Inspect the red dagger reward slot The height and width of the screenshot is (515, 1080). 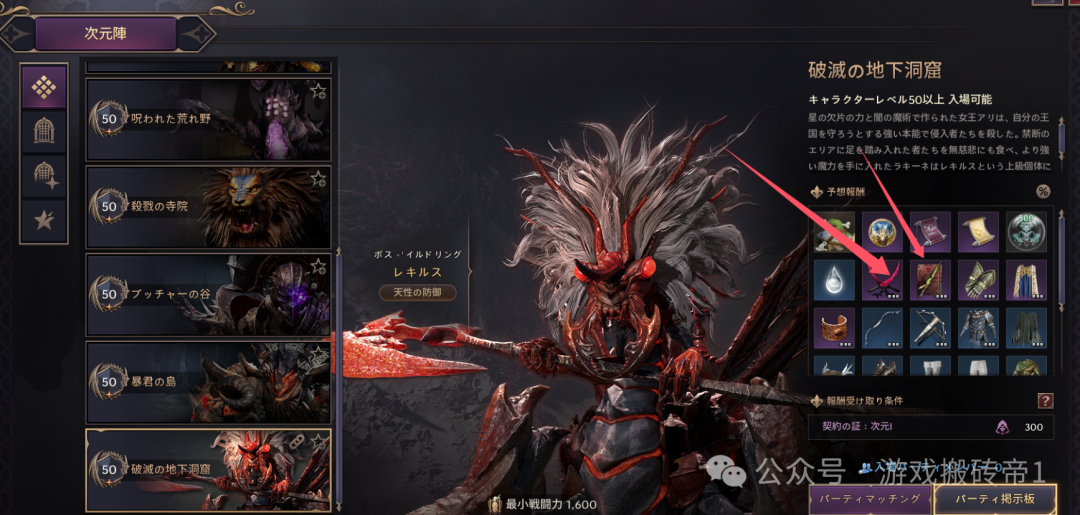click(882, 280)
